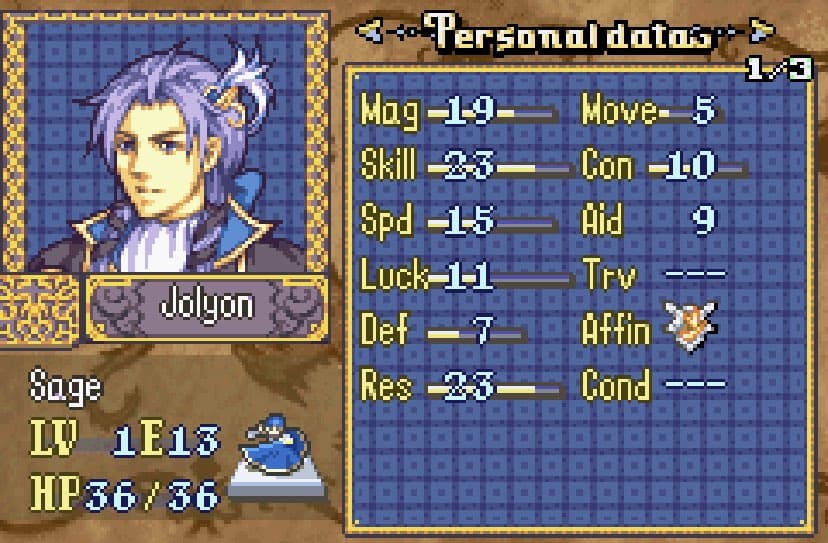Select the Sage class unit sprite
This screenshot has height=543, width=828.
tap(276, 448)
